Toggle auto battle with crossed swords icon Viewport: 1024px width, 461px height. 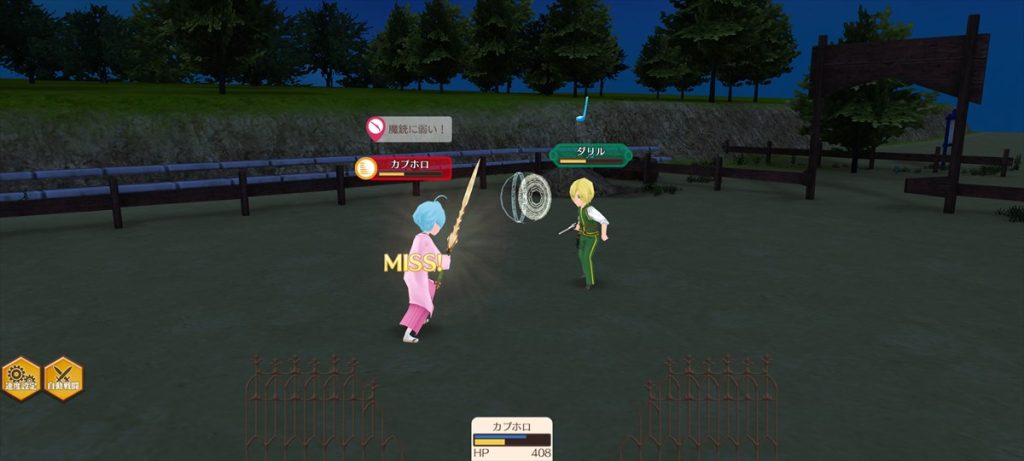point(63,377)
